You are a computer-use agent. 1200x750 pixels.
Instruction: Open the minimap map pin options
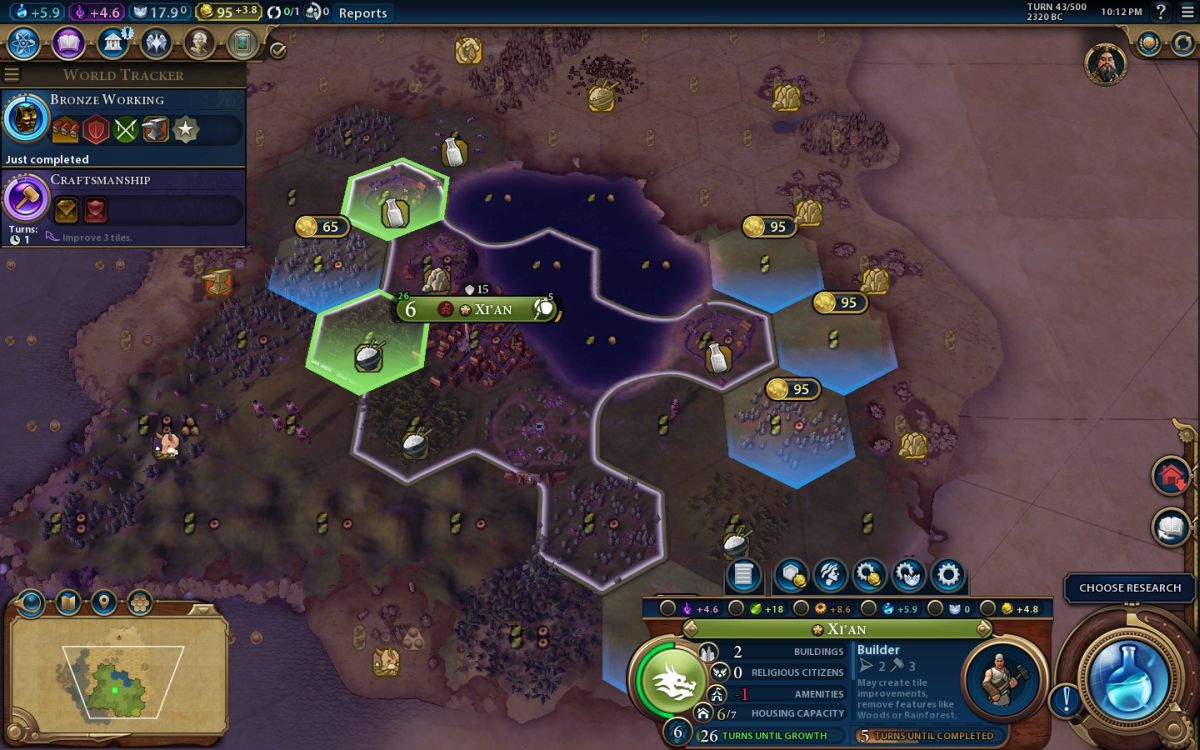[x=104, y=602]
